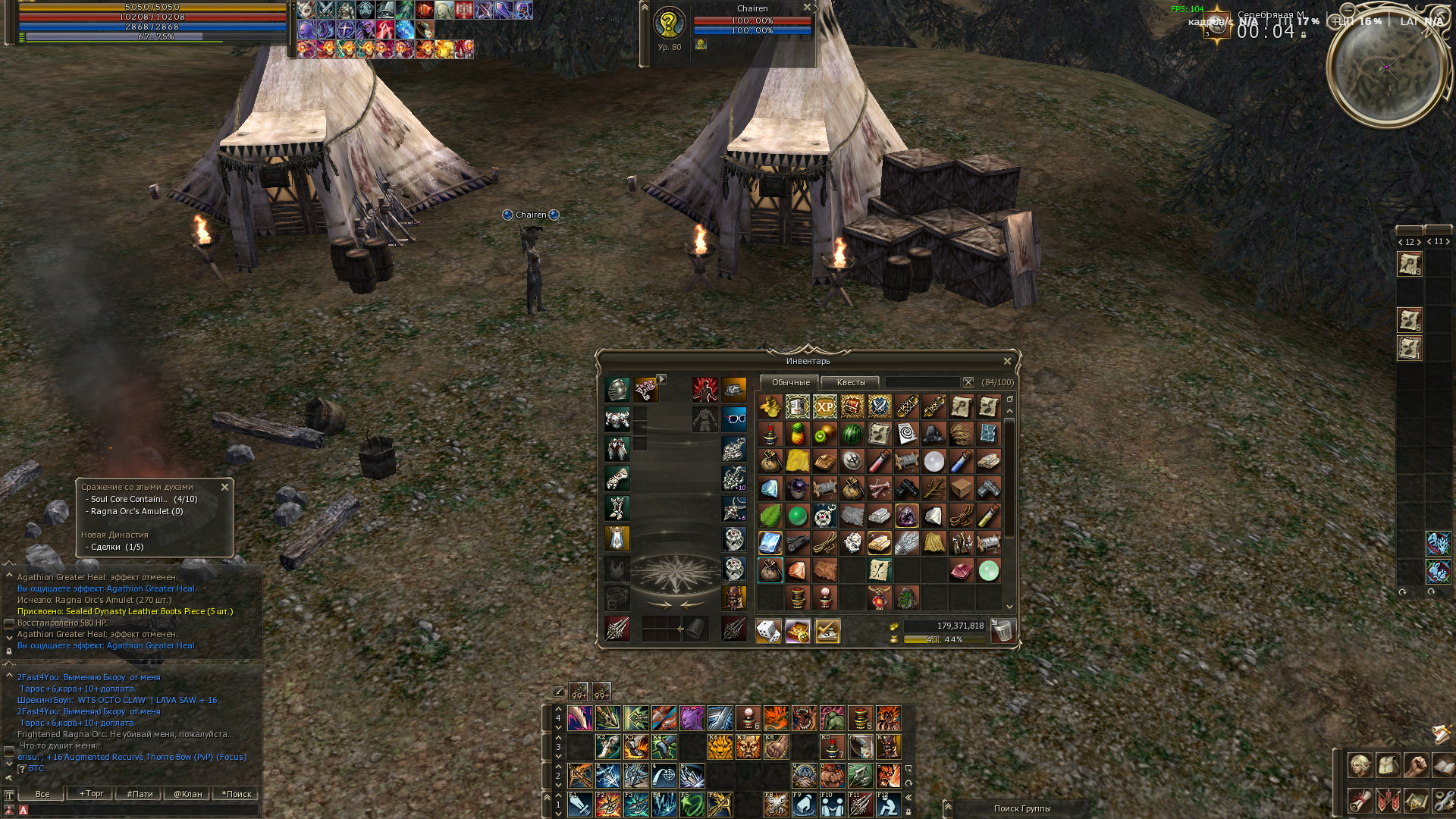Viewport: 1456px width, 819px height.
Task: Use the F12 sit action
Action: click(888, 805)
